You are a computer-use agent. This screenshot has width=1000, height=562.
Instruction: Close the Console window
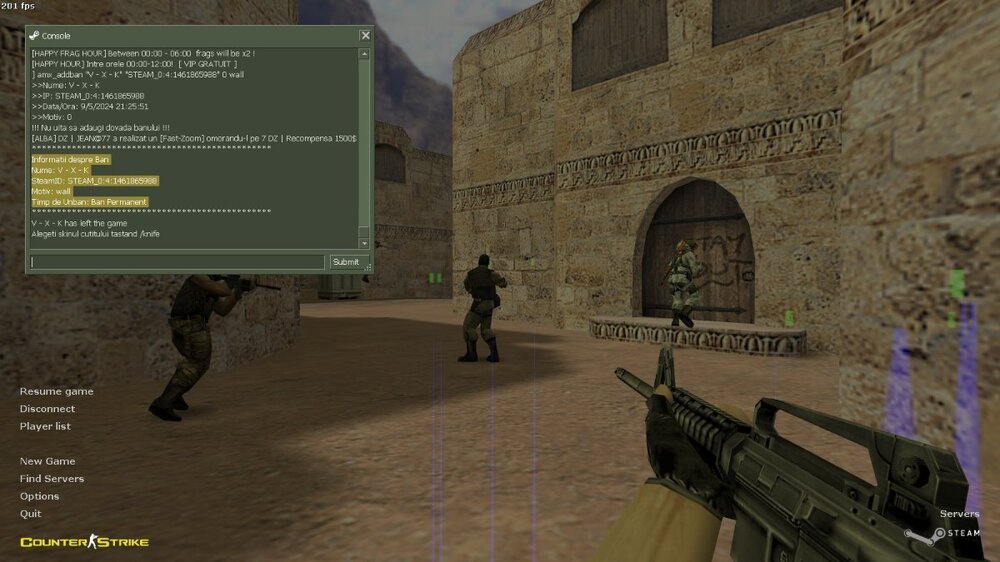click(365, 35)
